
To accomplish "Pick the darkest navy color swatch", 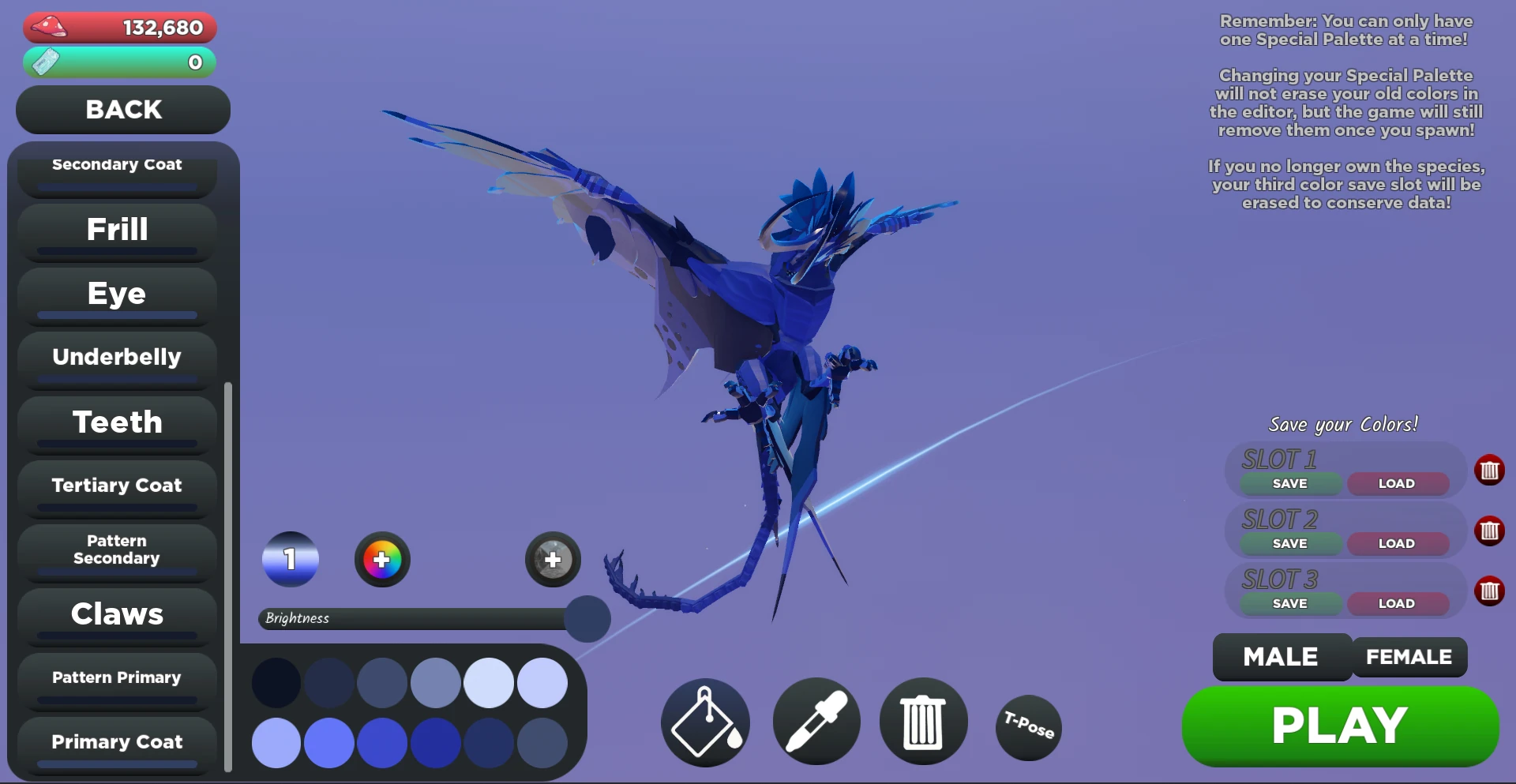I will click(x=276, y=682).
